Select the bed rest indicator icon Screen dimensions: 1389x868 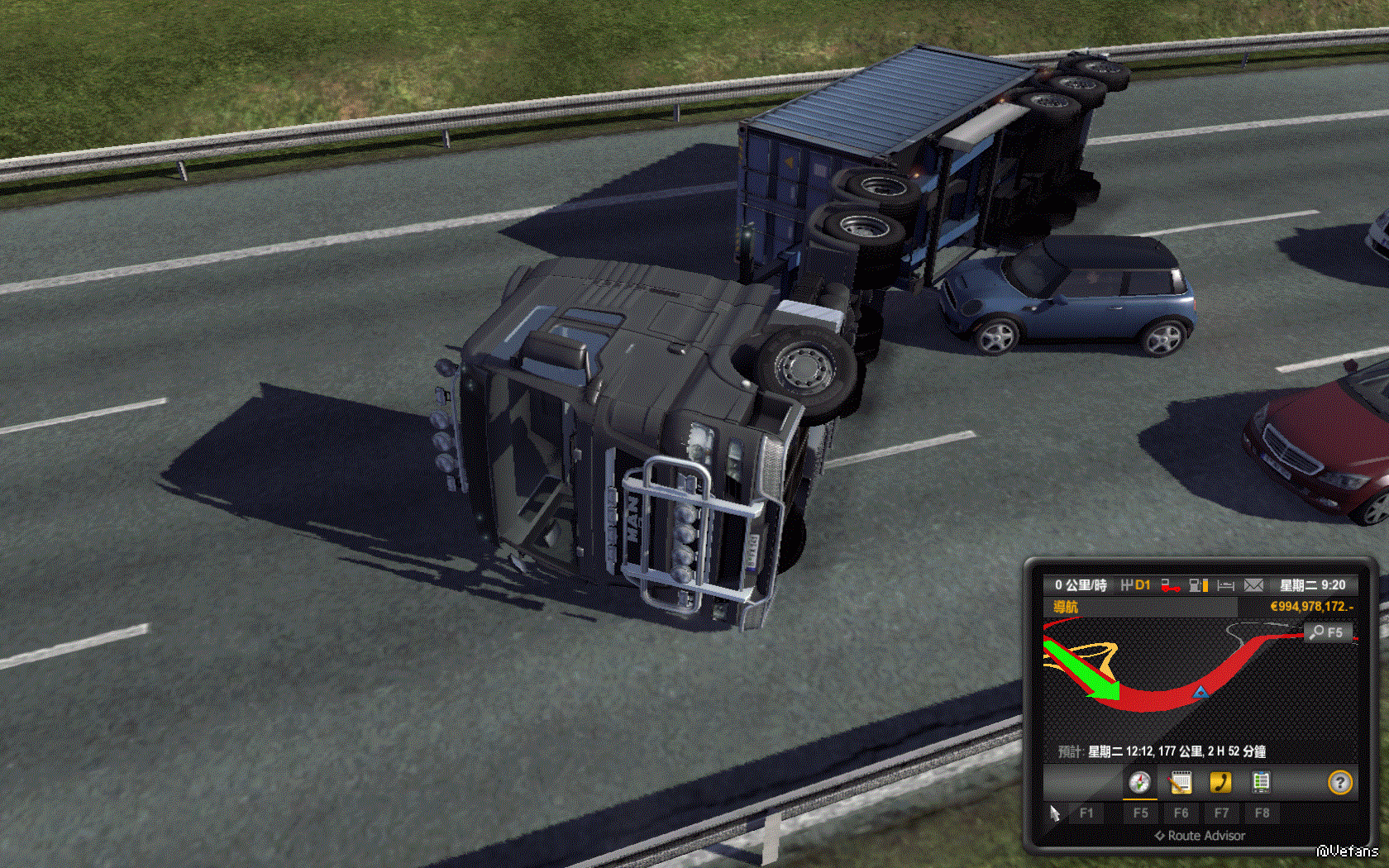point(1225,585)
